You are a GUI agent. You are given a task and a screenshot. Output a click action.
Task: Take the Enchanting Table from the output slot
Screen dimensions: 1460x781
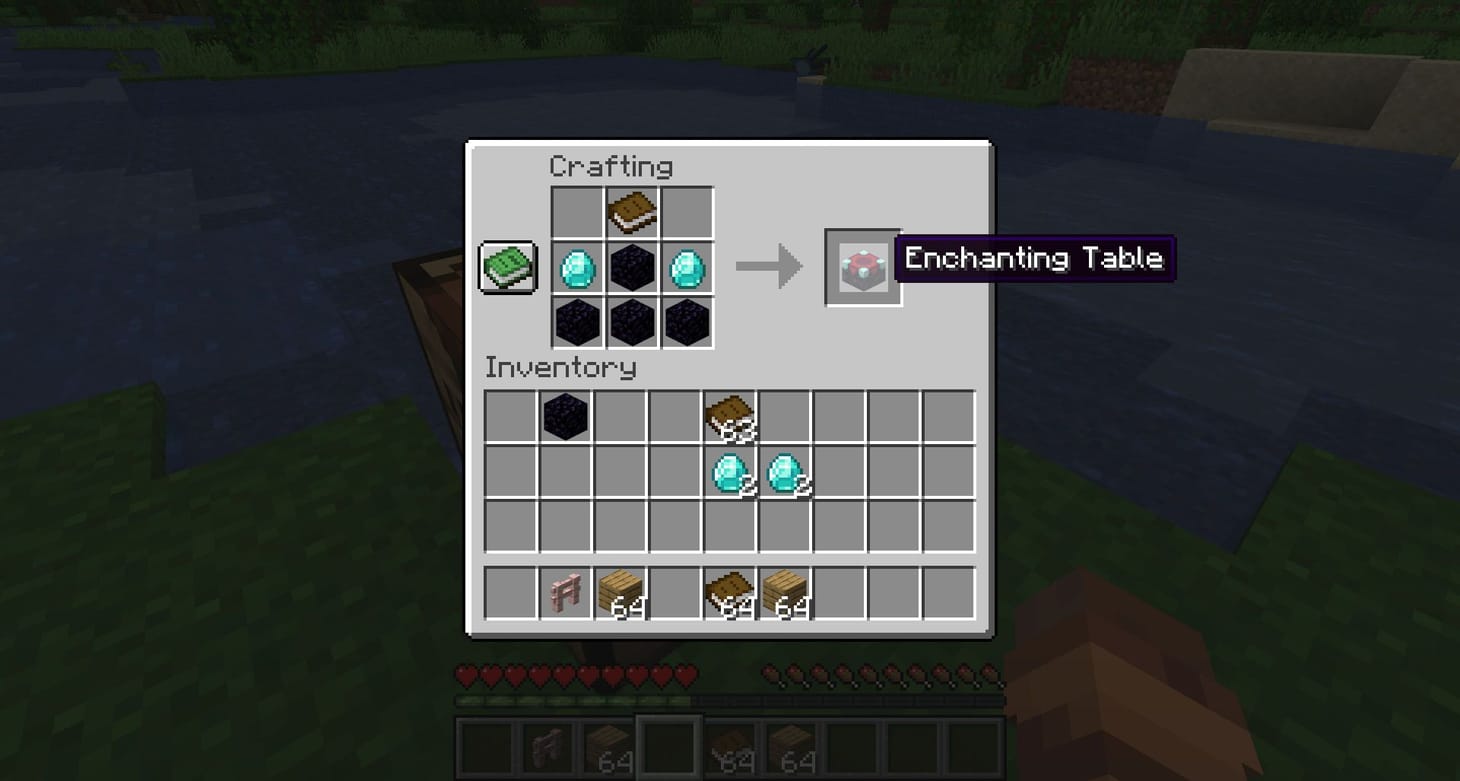tap(861, 265)
